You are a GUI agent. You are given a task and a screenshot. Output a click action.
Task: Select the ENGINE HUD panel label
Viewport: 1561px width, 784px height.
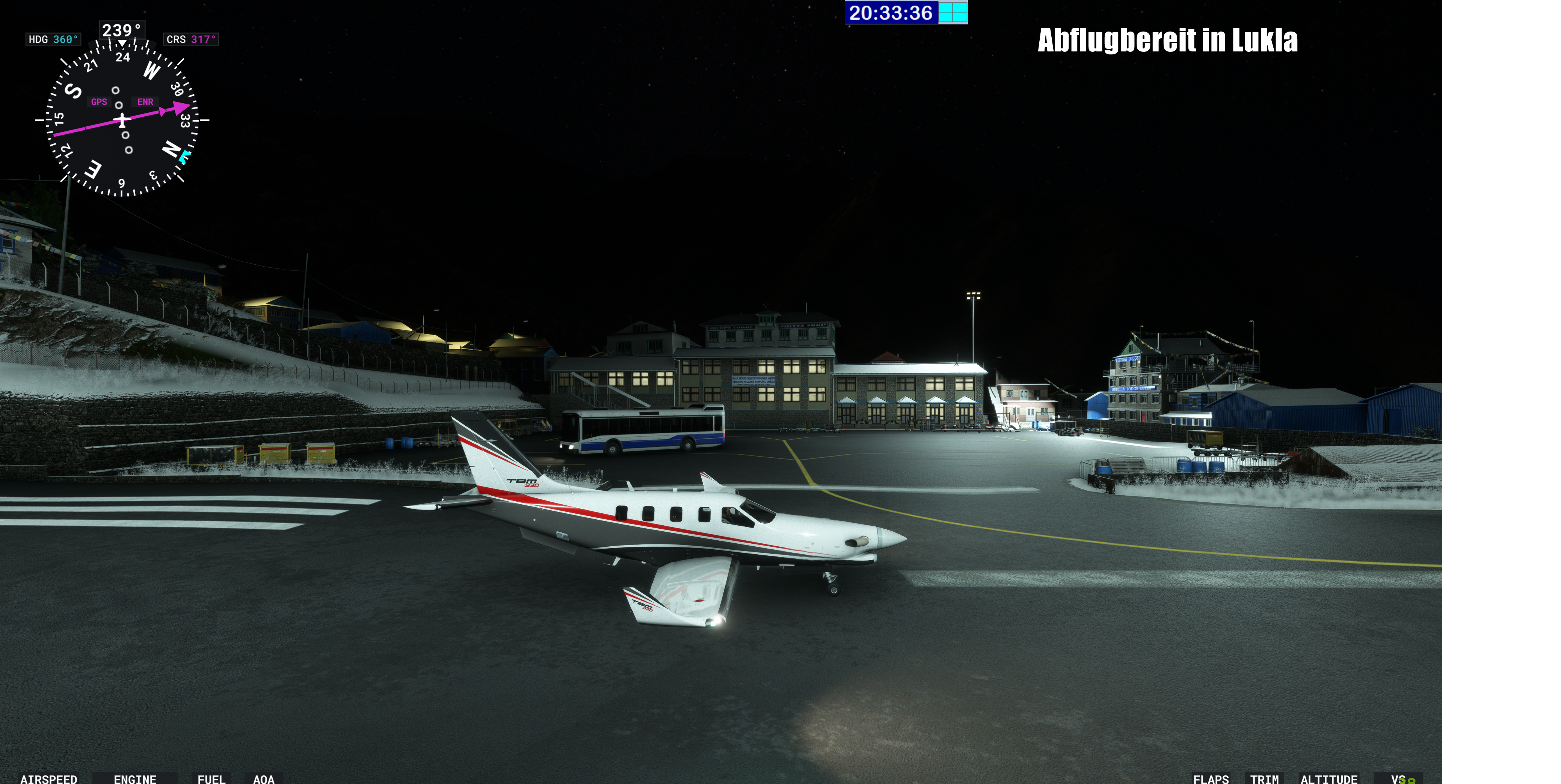(x=135, y=778)
